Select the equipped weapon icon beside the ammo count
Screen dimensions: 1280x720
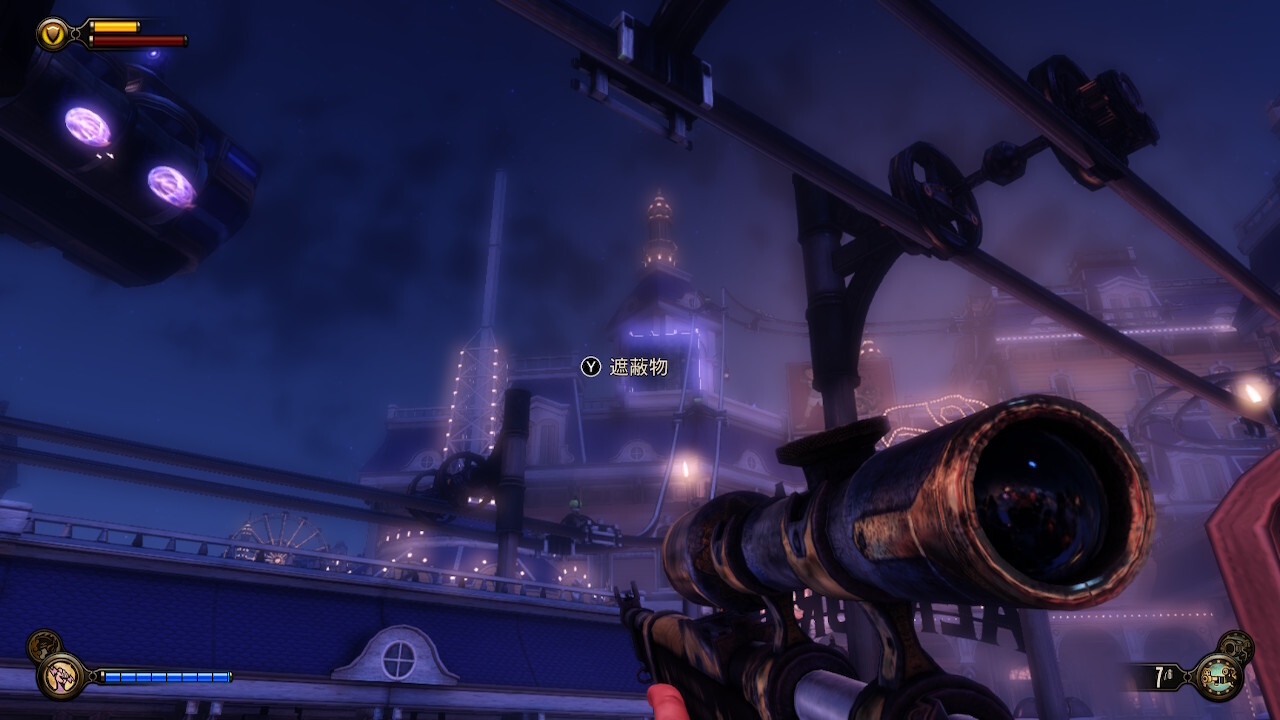(1219, 676)
